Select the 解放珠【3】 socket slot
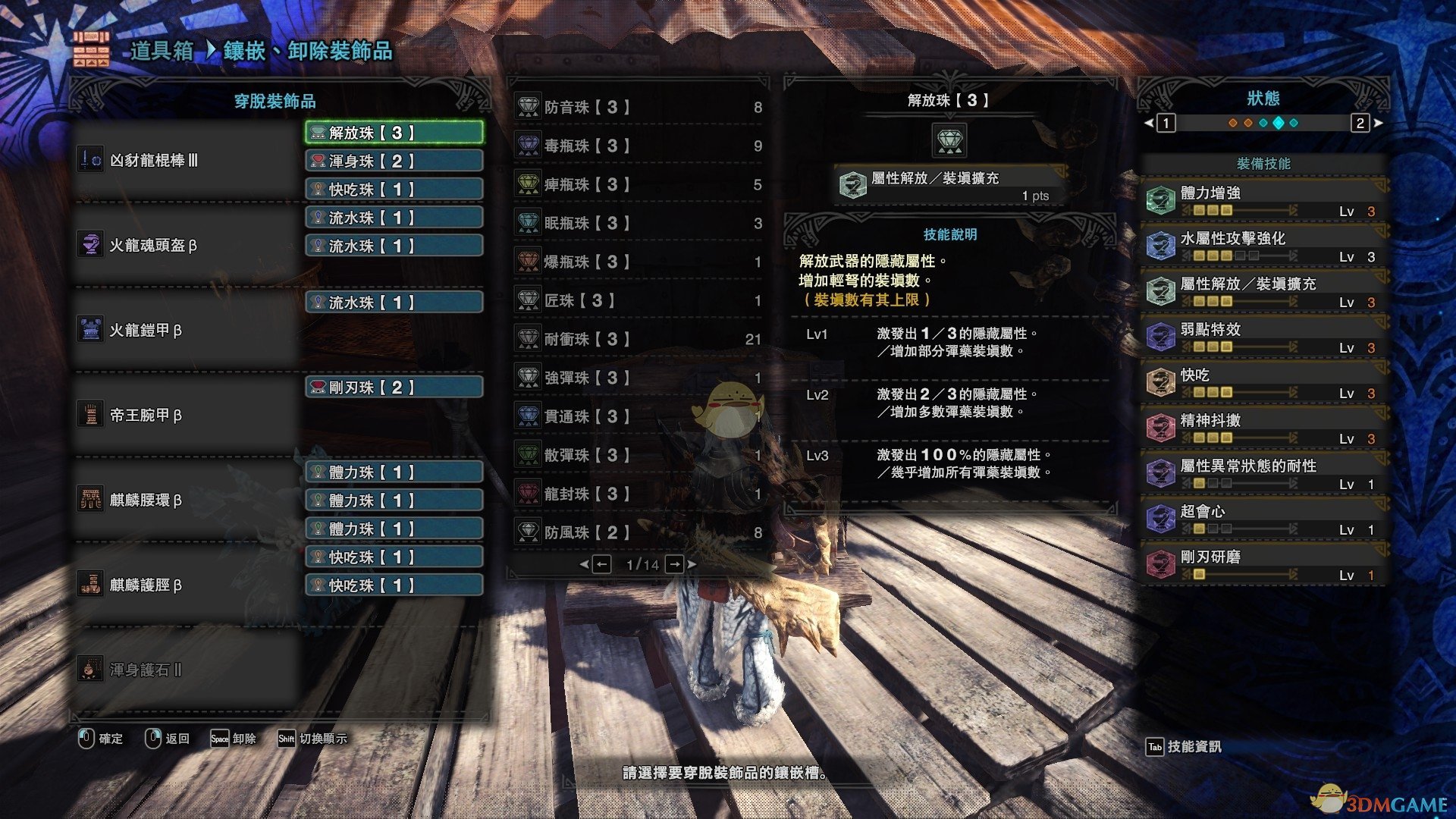The height and width of the screenshot is (819, 1456). 394,133
